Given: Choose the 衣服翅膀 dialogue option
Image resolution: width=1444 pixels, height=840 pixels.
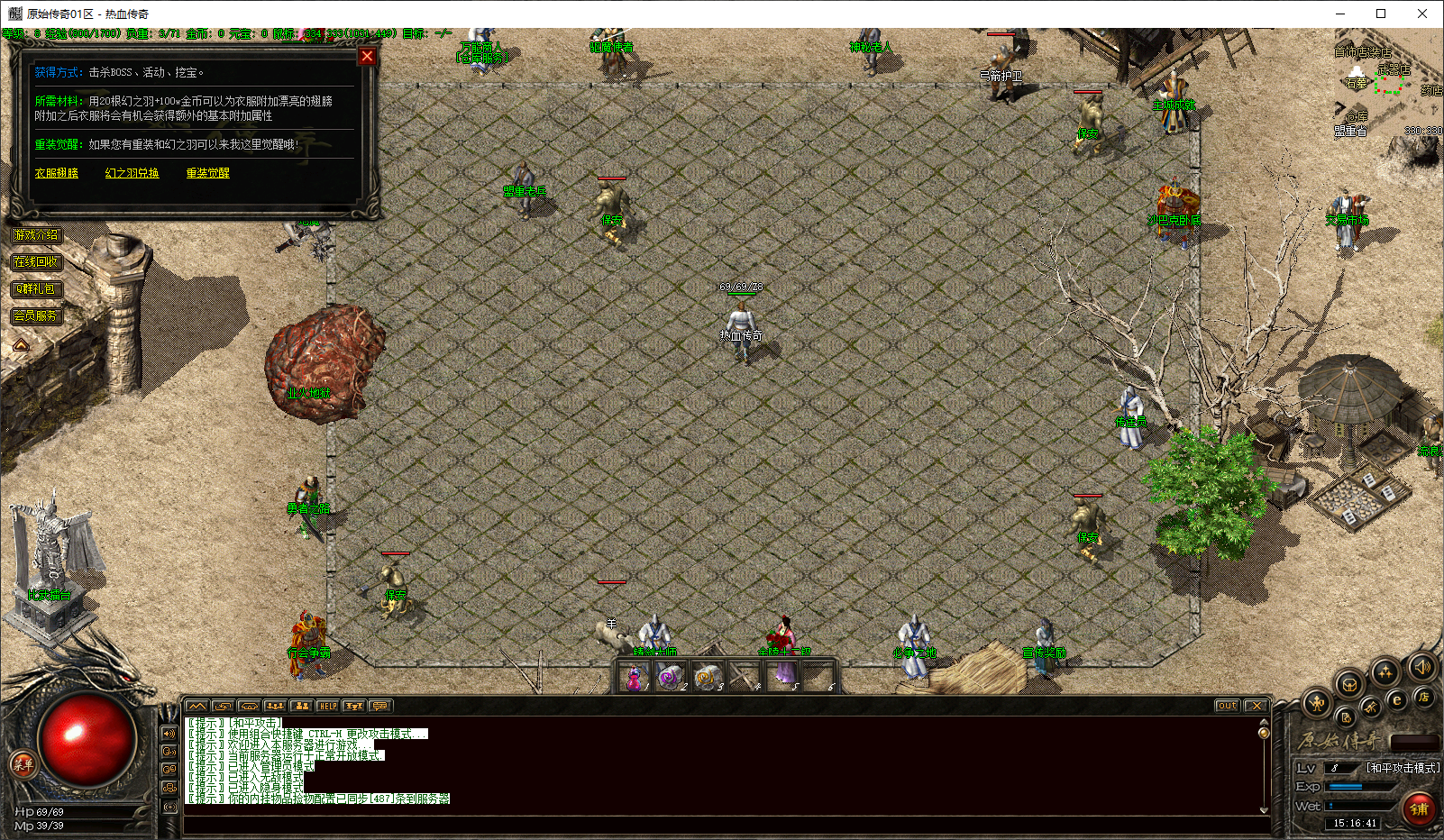Looking at the screenshot, I should 56,173.
